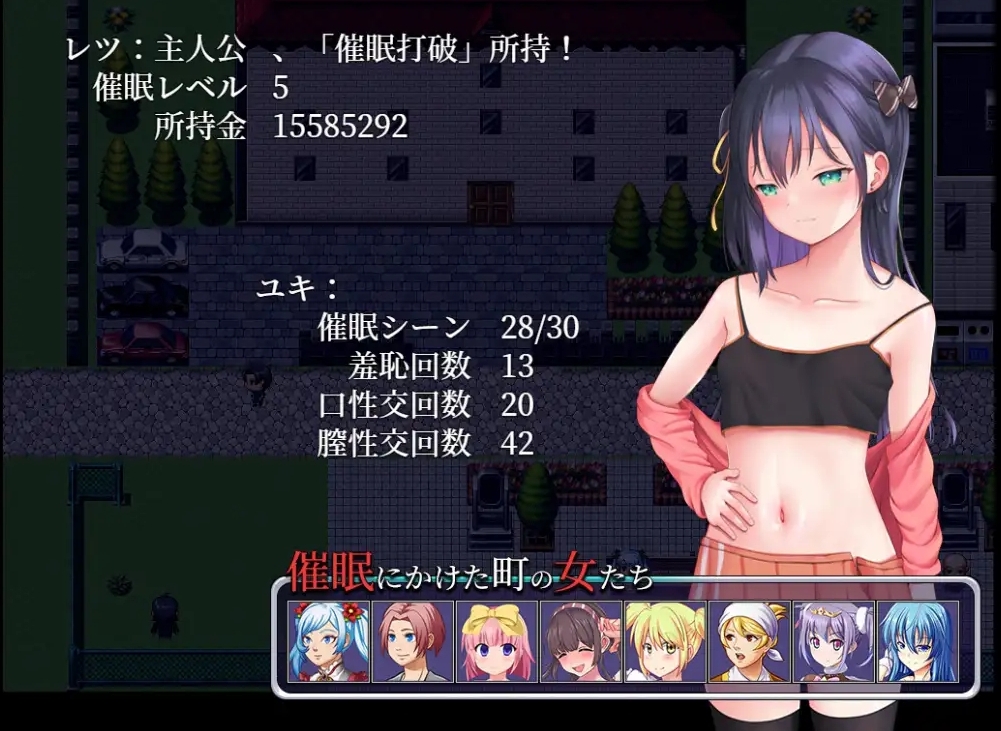Select the dark-haired girl with closed eyes
Viewport: 1001px width, 731px height.
coord(581,641)
